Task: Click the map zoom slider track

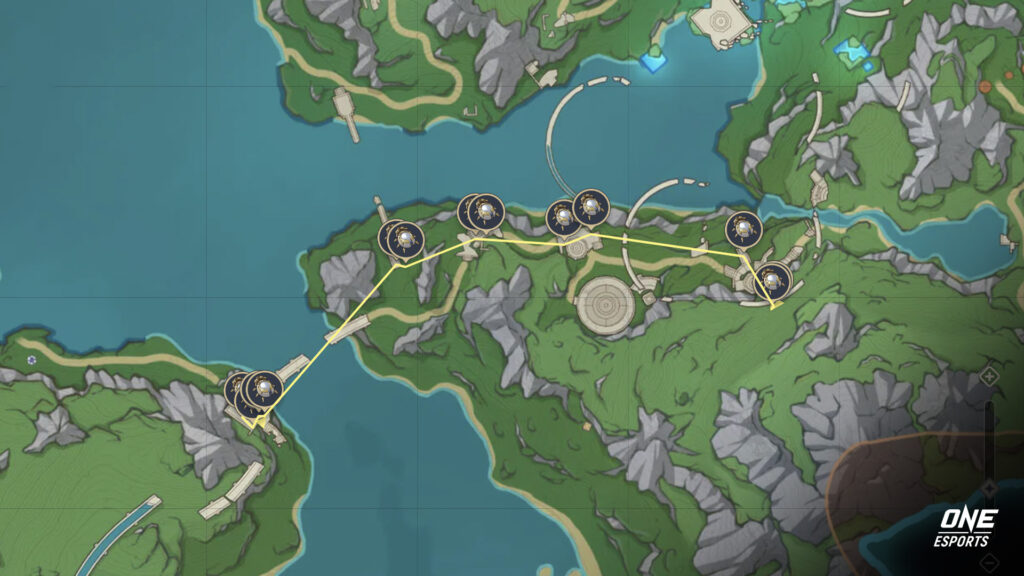Action: (x=989, y=430)
